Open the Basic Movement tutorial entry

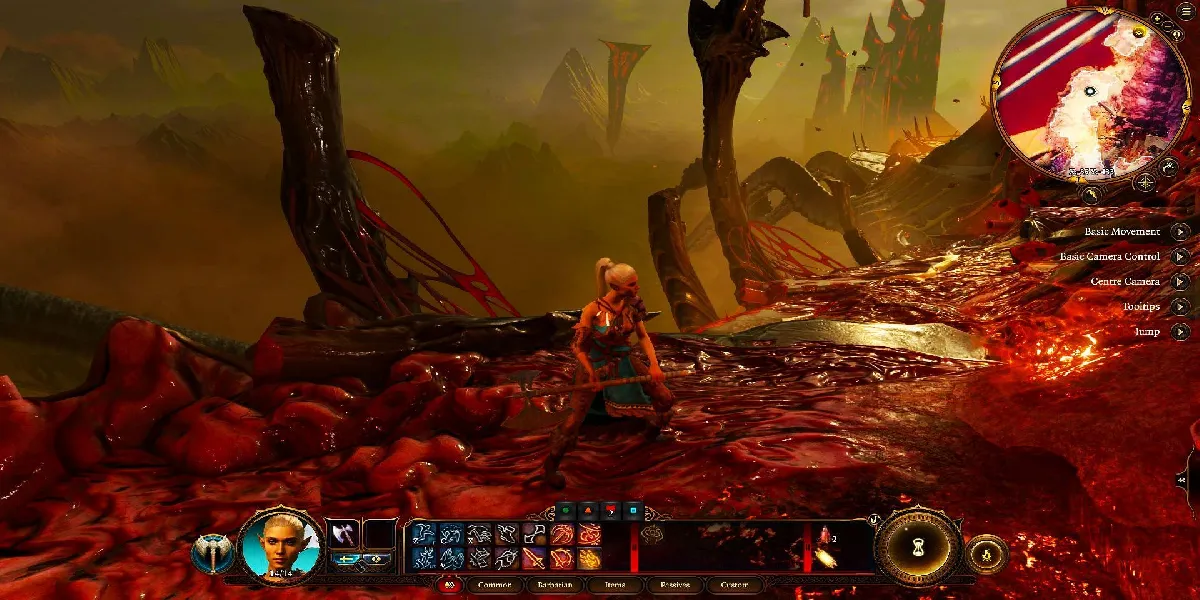tap(1181, 232)
